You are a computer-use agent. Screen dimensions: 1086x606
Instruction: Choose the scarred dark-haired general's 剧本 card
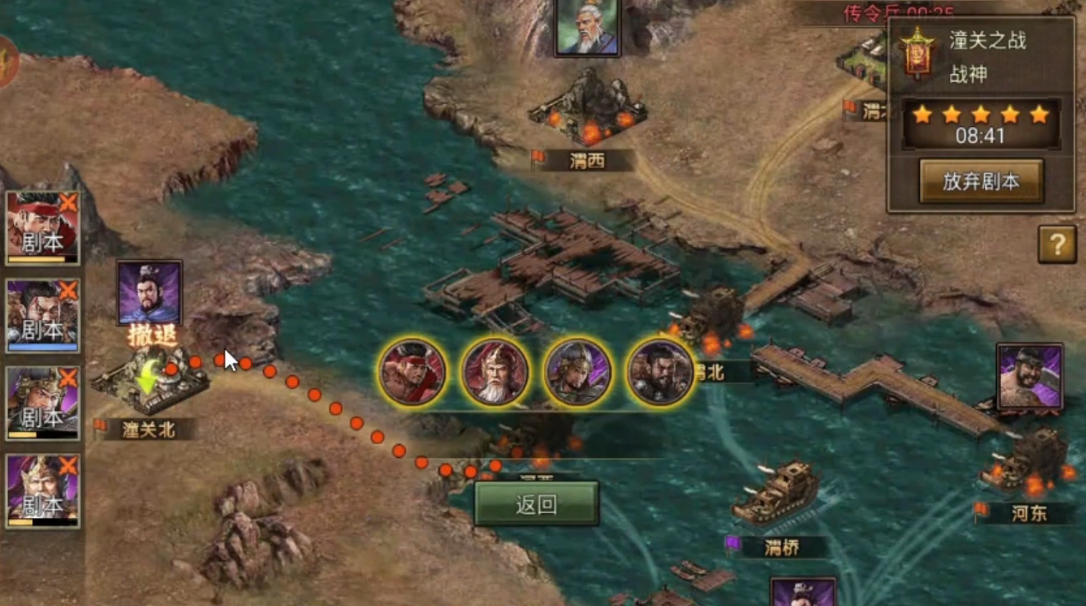42,315
